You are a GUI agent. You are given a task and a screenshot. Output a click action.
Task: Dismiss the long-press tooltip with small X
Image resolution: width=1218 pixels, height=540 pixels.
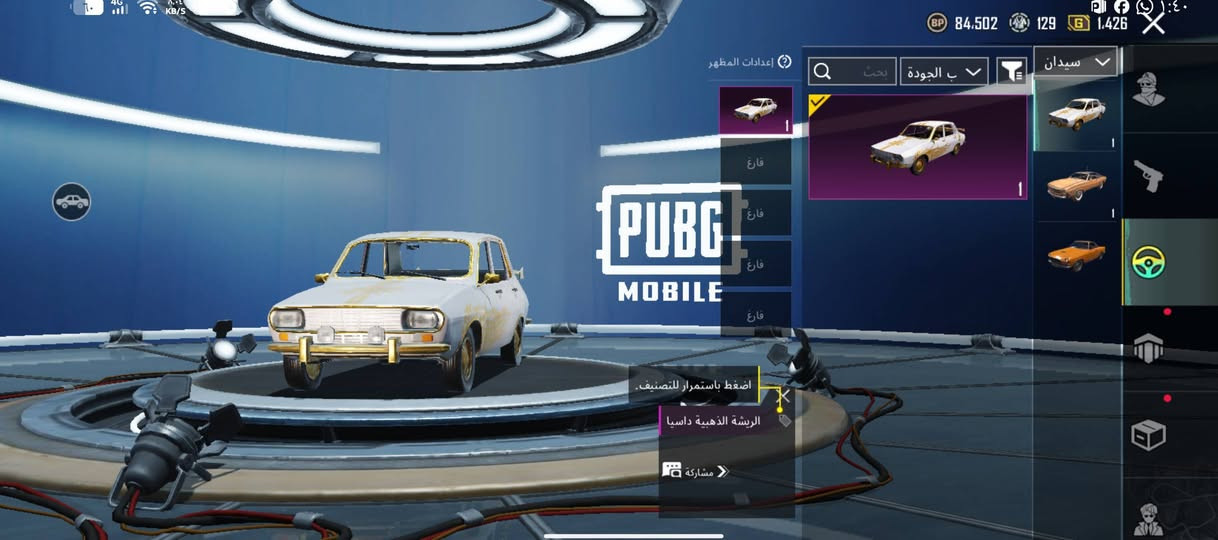[785, 396]
